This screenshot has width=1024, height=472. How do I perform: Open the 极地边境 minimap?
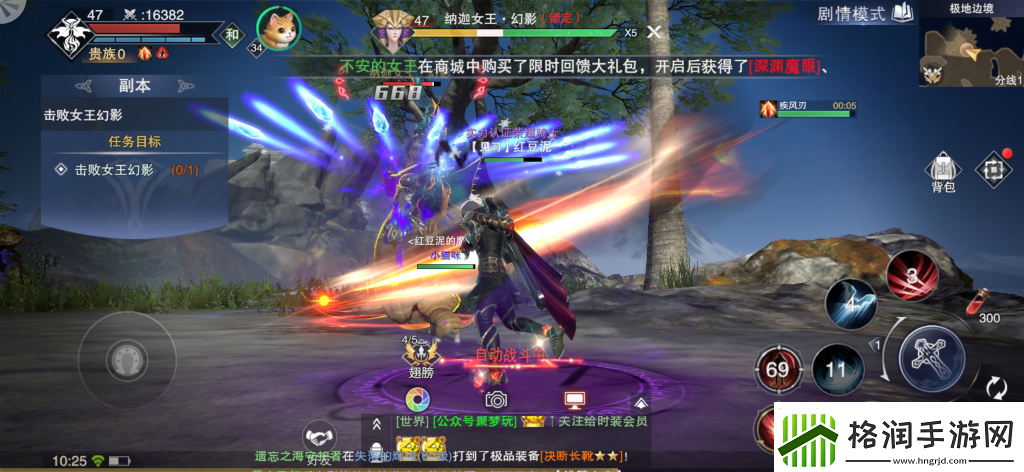point(970,51)
